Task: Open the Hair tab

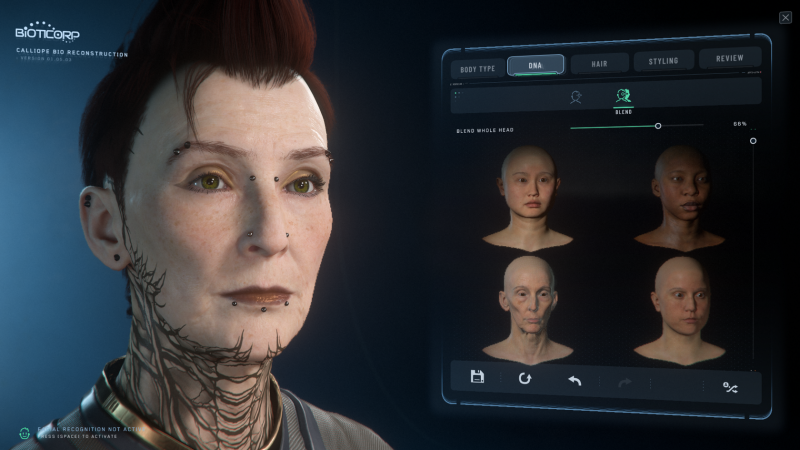Action: pyautogui.click(x=599, y=63)
